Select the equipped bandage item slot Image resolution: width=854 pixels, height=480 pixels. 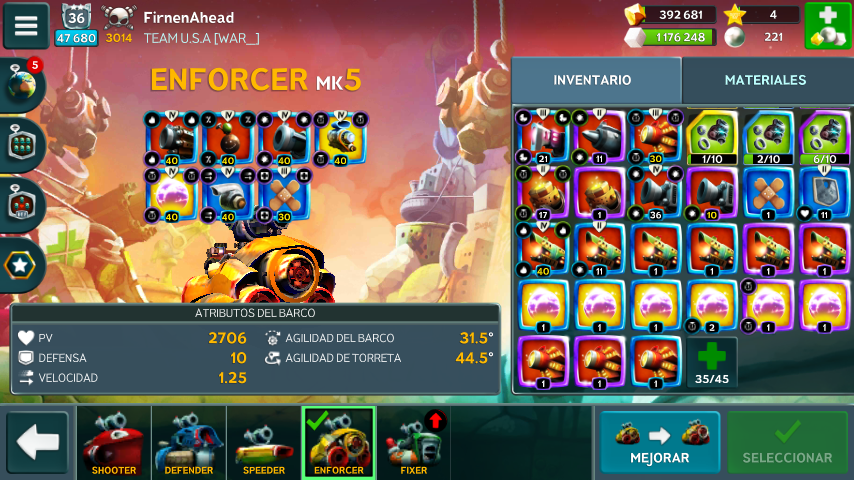point(285,193)
